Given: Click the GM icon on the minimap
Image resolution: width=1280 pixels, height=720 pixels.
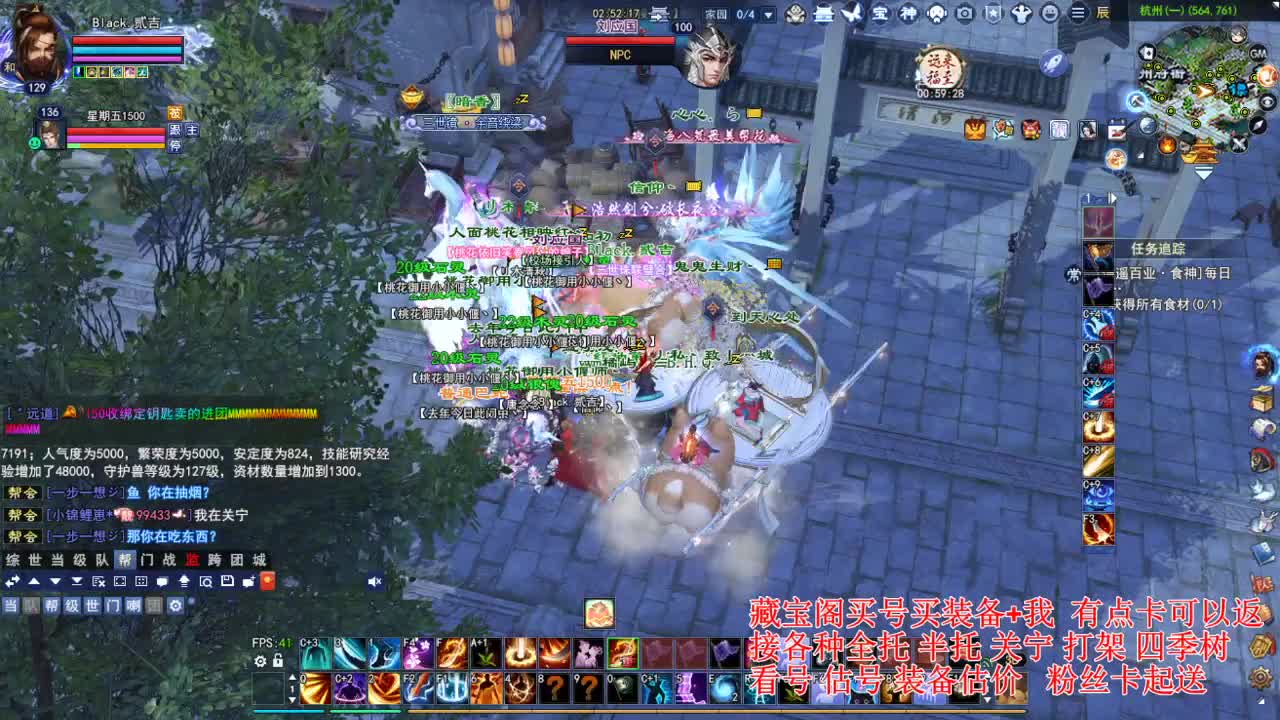Looking at the screenshot, I should 1257,54.
